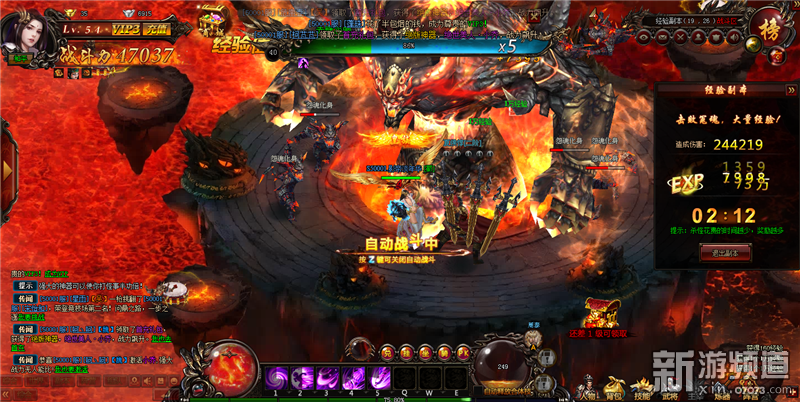Exit the dungeon with 退出副本 button
This screenshot has height=402, width=800.
point(726,254)
